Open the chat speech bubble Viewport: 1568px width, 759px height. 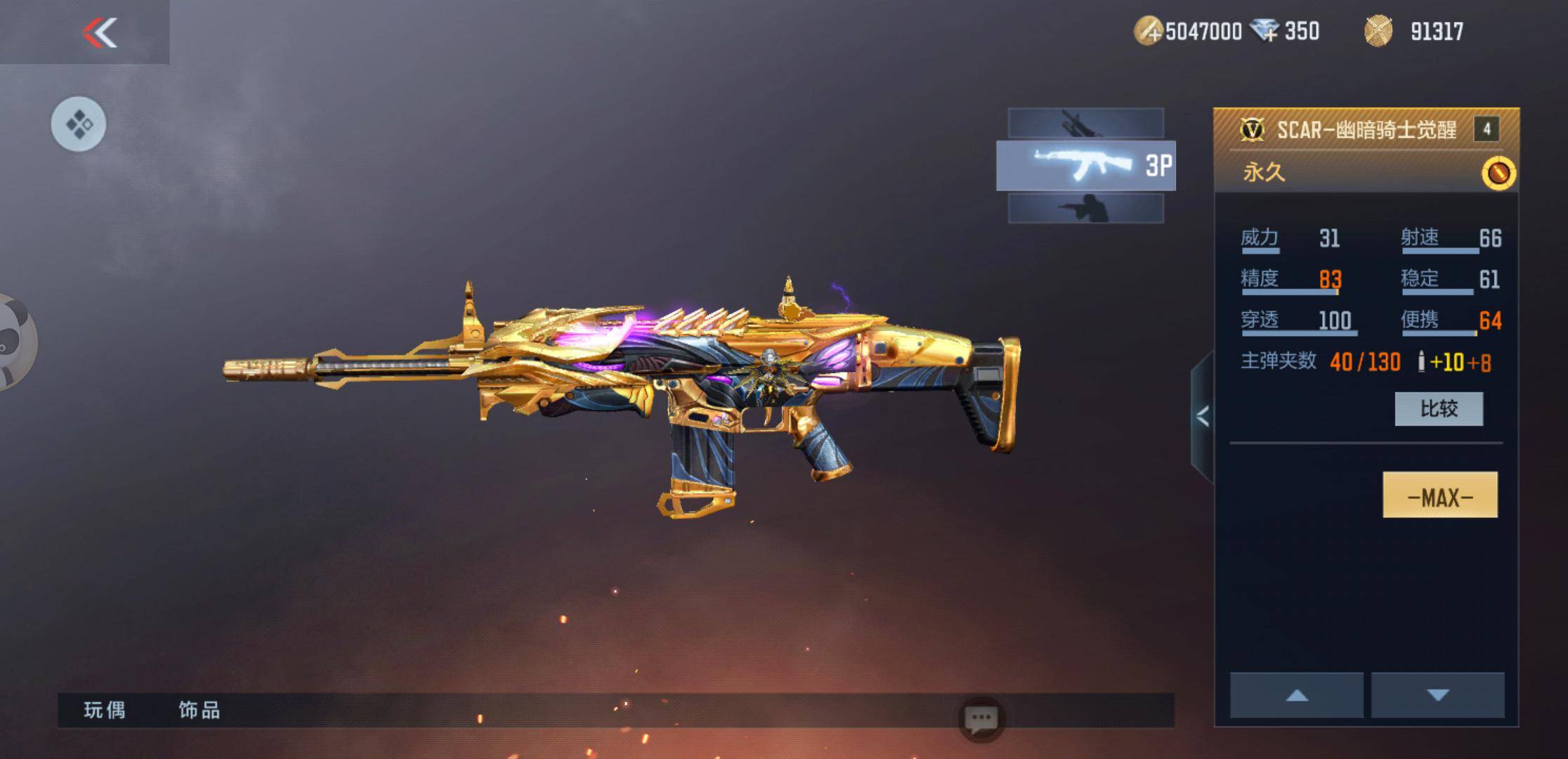click(981, 719)
